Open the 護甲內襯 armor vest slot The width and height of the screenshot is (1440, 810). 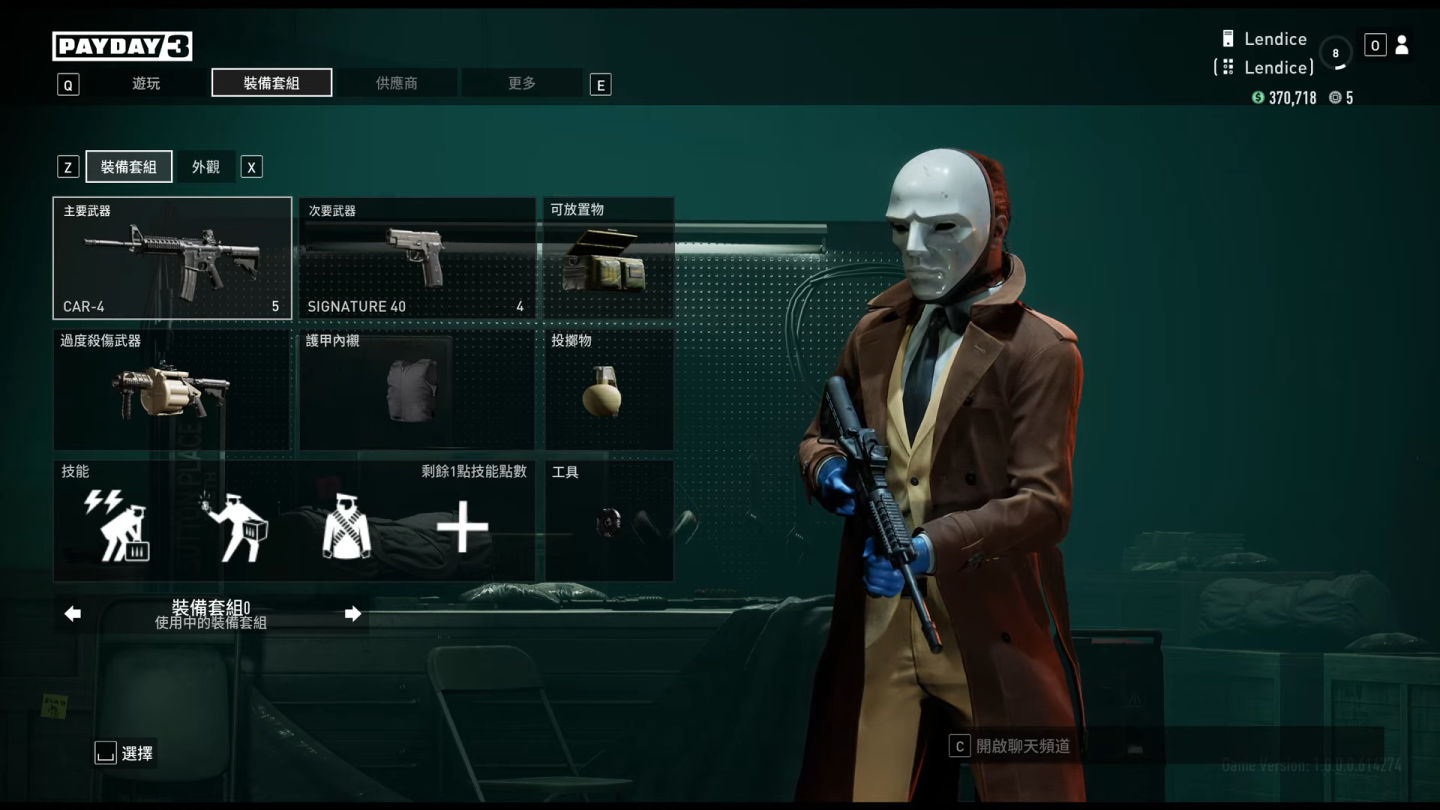coord(416,390)
